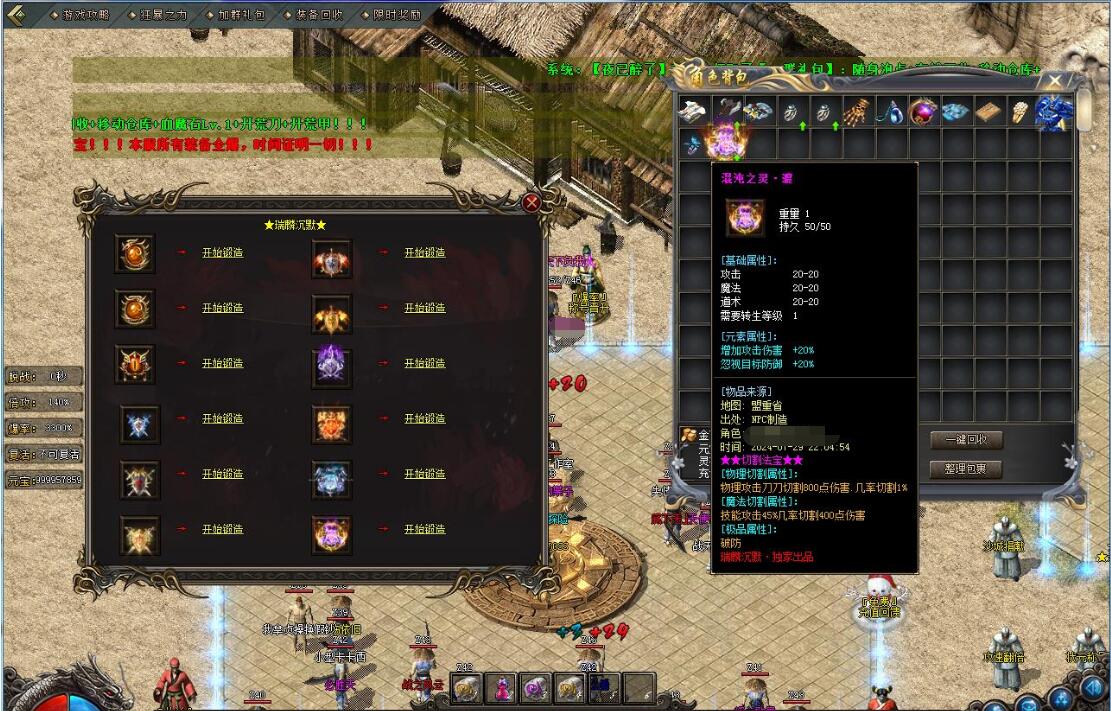The height and width of the screenshot is (711, 1111).
Task: Close the forging window with red X
Action: coord(532,202)
